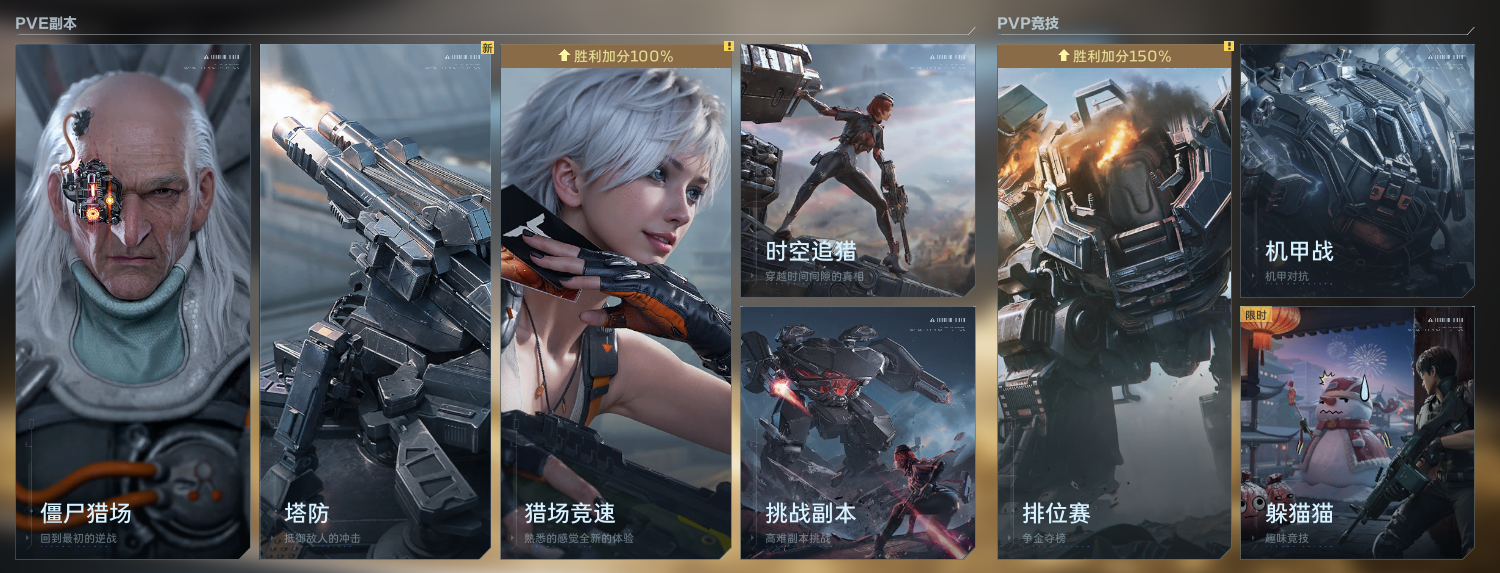Enter the 时空追猎 mode

pyautogui.click(x=858, y=170)
